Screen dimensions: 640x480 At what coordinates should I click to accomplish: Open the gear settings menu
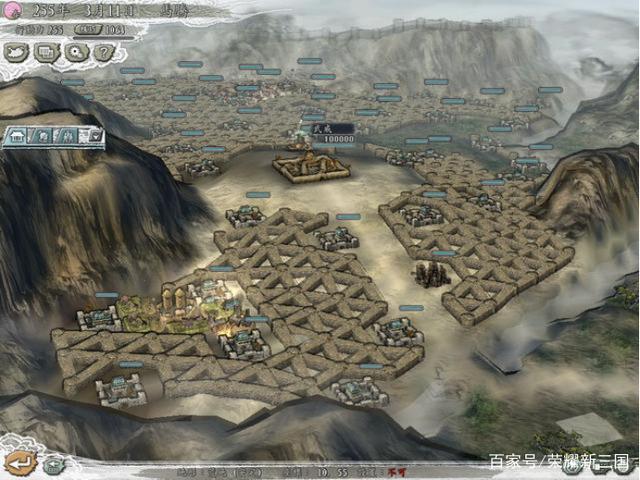[76, 53]
